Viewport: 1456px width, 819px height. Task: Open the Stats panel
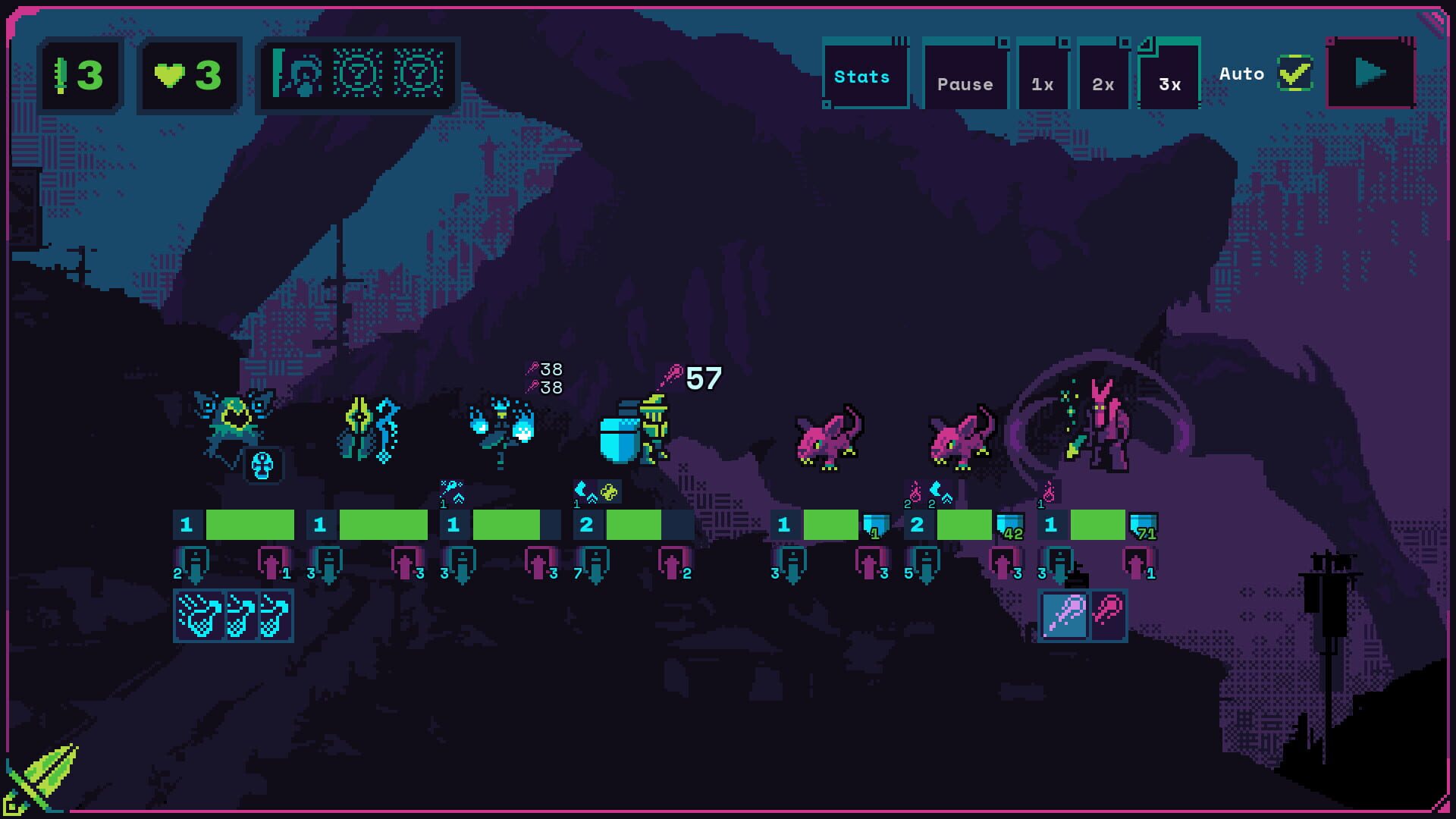click(x=864, y=76)
